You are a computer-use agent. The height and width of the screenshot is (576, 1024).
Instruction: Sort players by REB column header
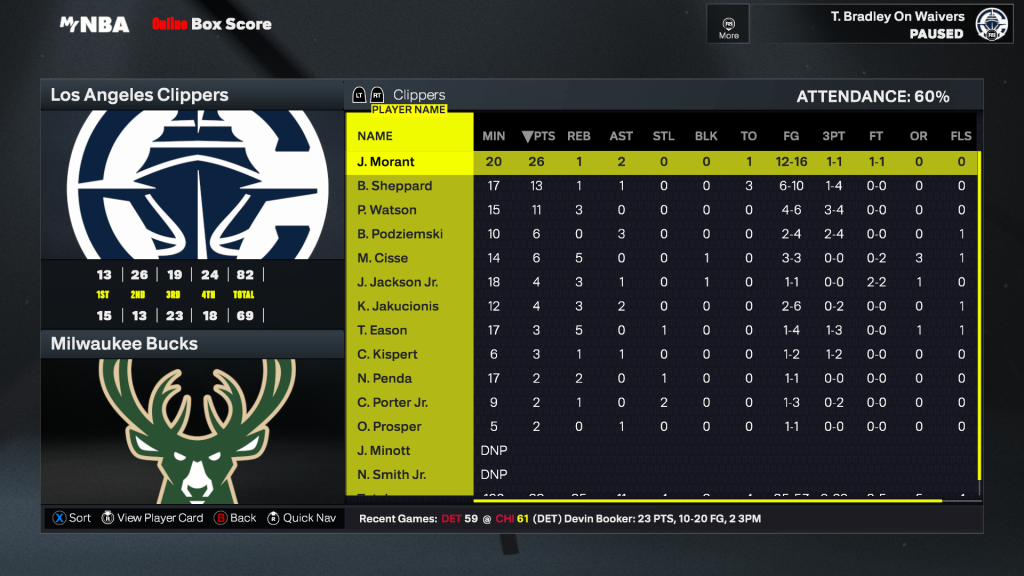point(578,136)
